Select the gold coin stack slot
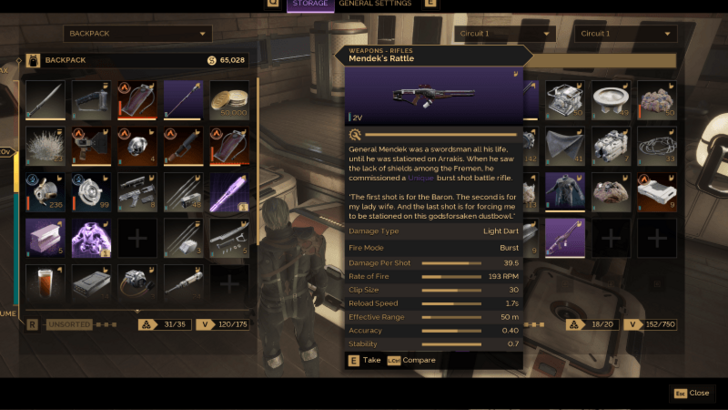 click(x=229, y=100)
